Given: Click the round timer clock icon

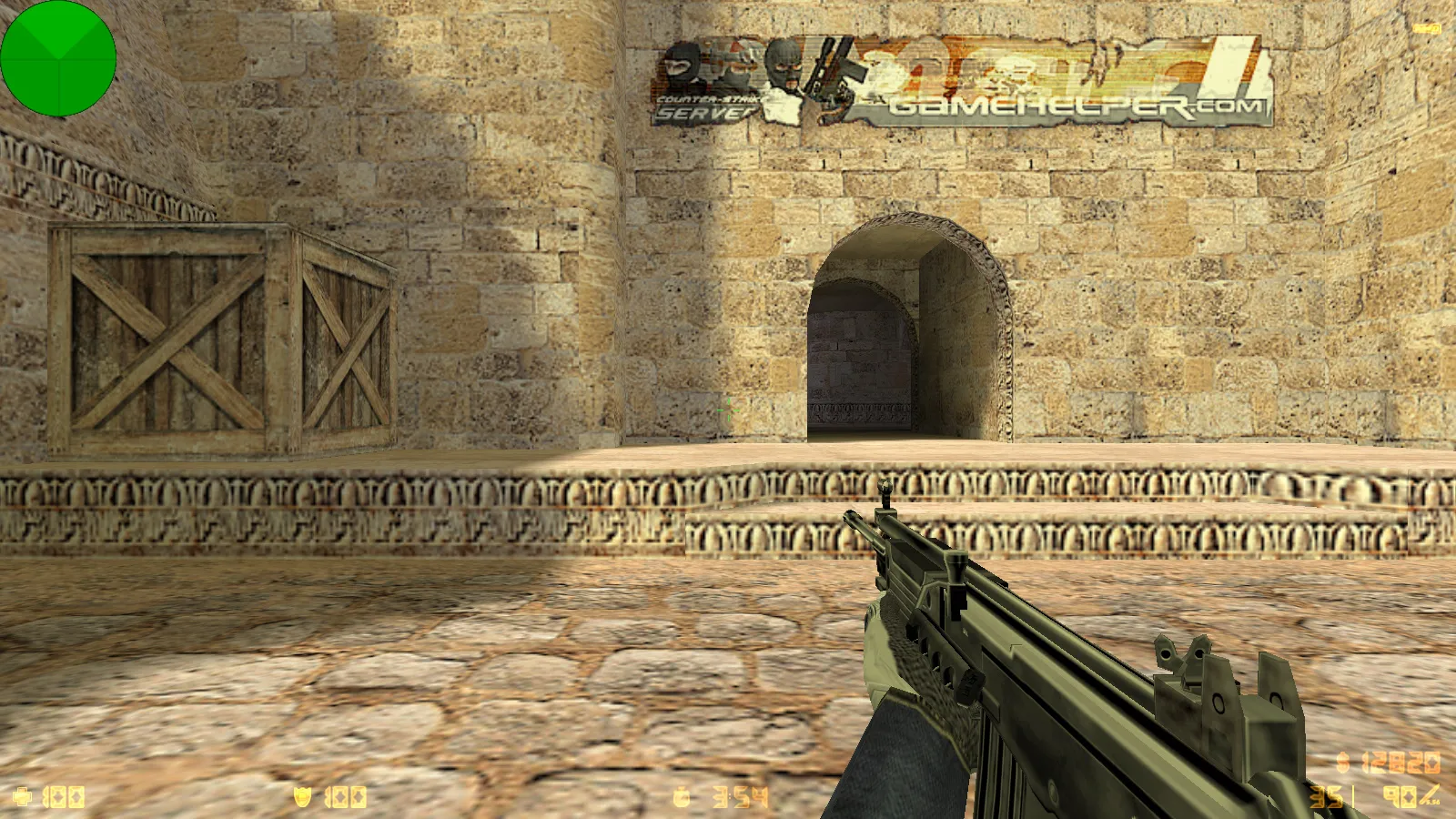Looking at the screenshot, I should point(682,795).
